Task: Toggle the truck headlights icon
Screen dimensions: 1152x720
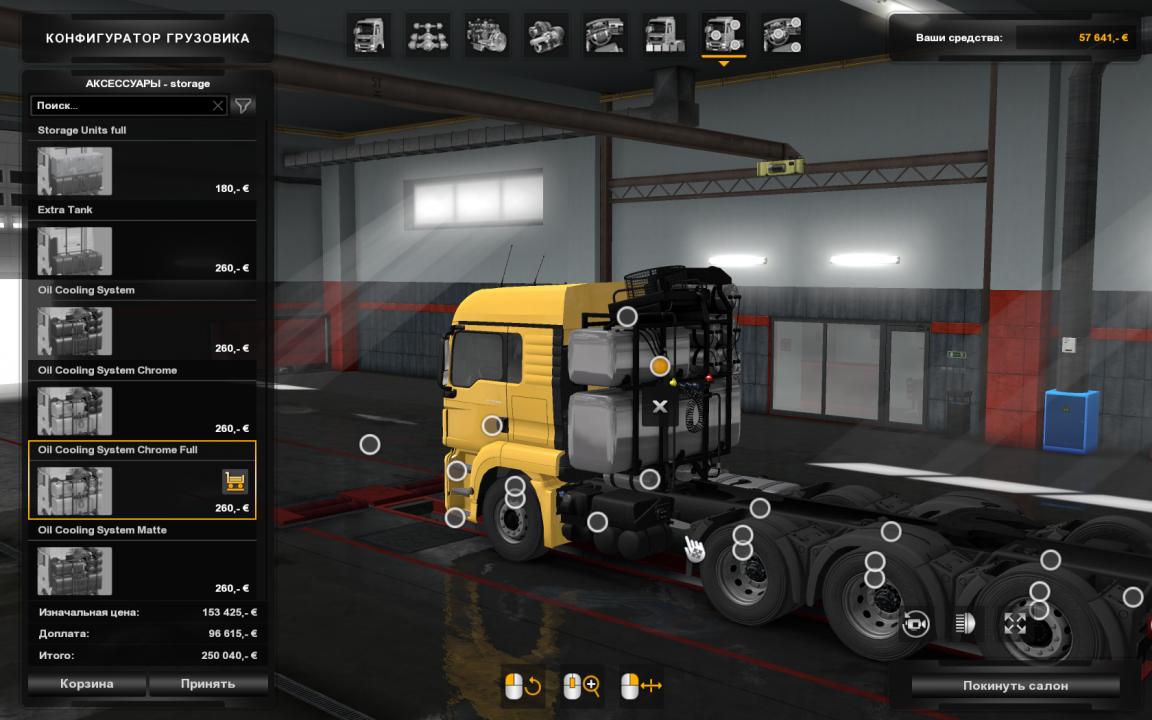Action: coord(965,625)
